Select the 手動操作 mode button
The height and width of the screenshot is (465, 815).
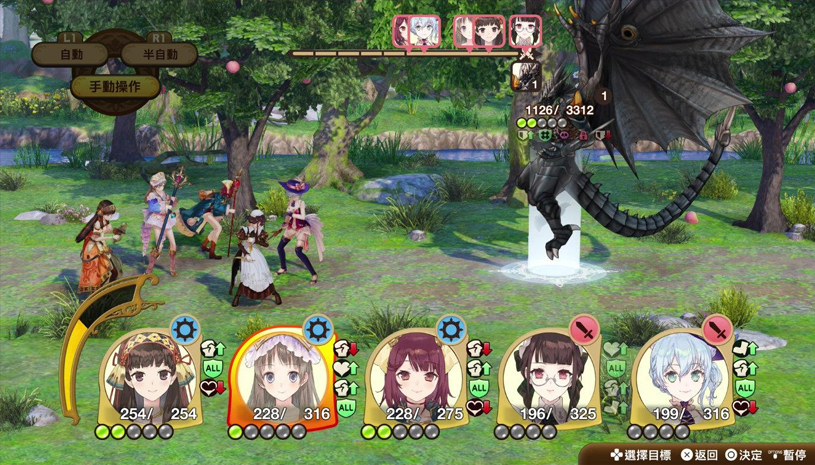[x=115, y=86]
